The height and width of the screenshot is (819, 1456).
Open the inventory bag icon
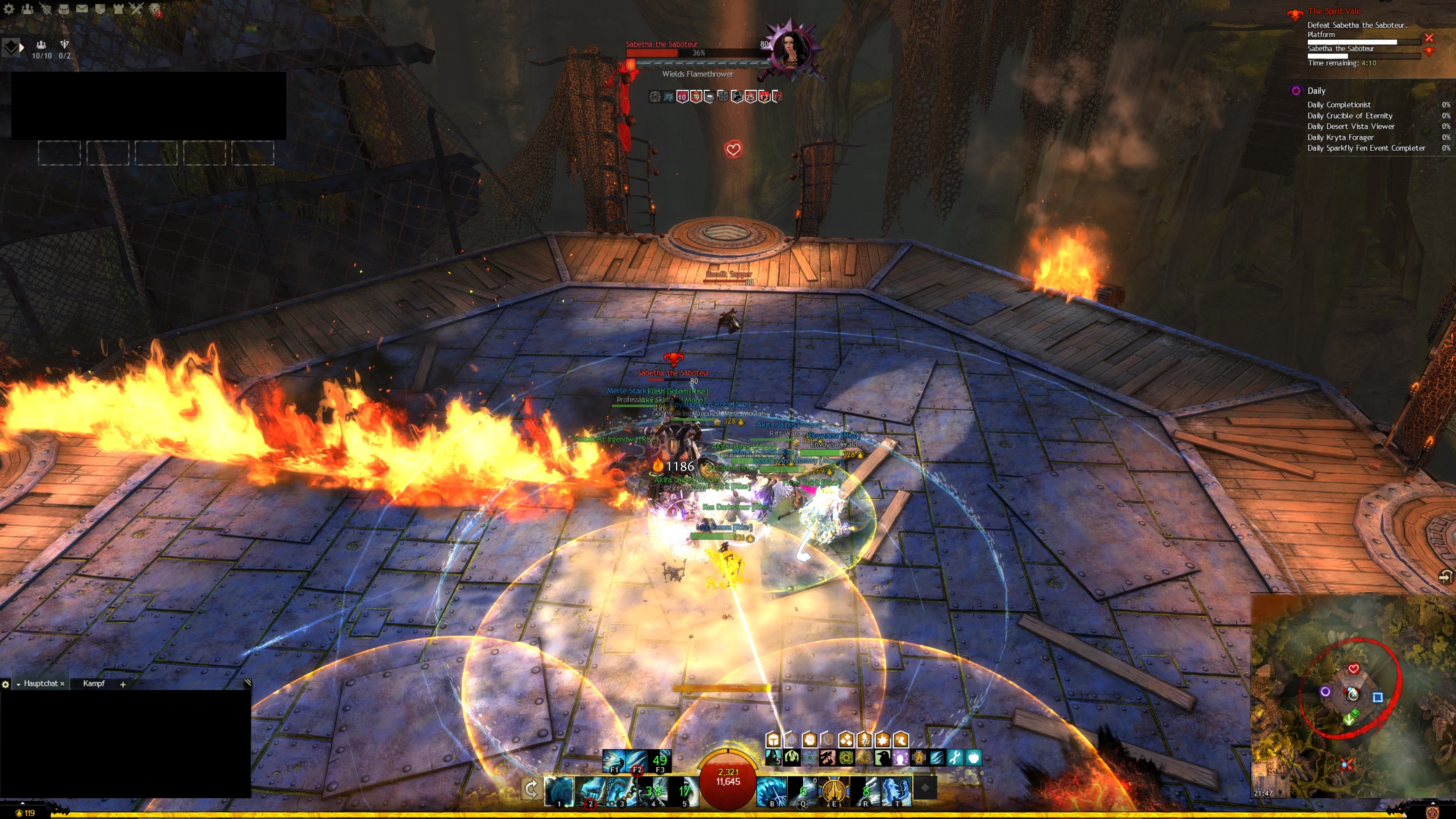[63, 9]
